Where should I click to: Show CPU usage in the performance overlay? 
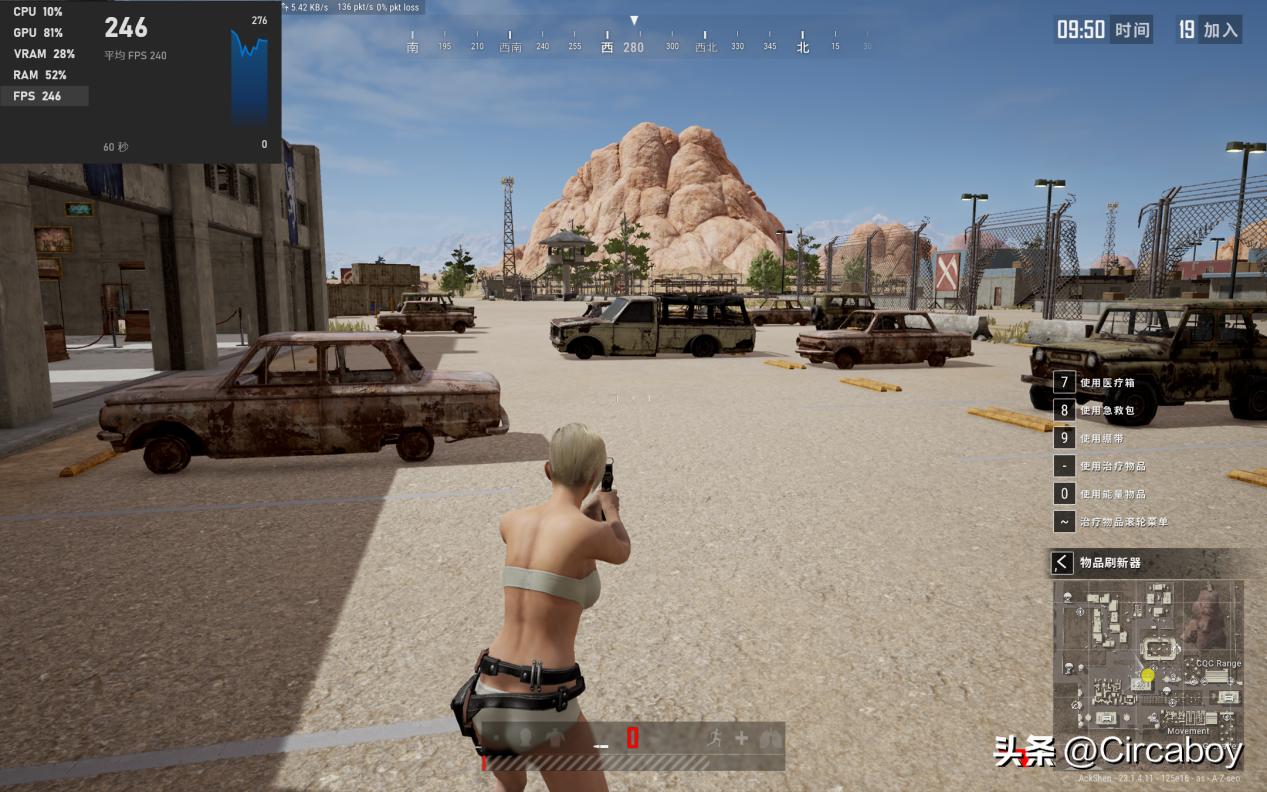tap(38, 12)
